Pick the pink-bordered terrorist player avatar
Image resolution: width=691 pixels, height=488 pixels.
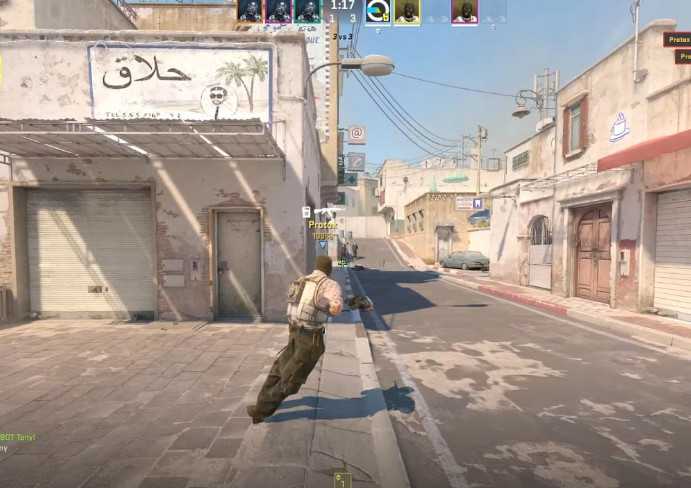click(464, 11)
